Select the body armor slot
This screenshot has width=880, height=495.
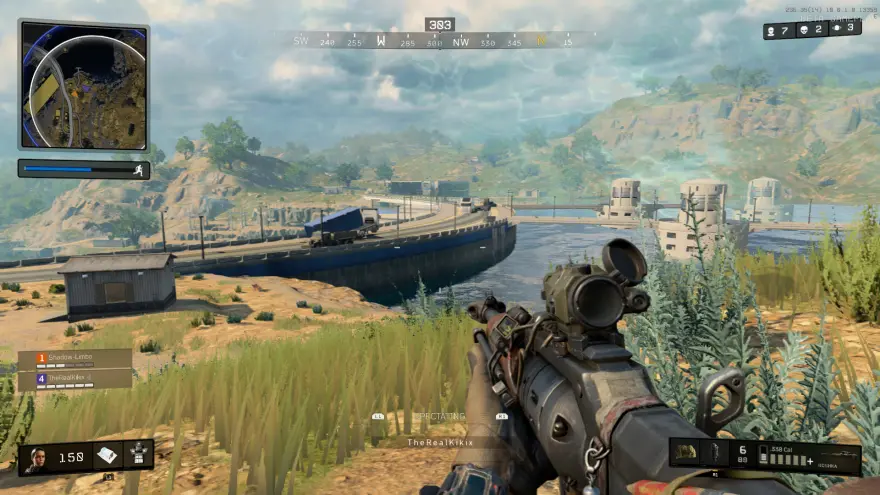pyautogui.click(x=137, y=456)
